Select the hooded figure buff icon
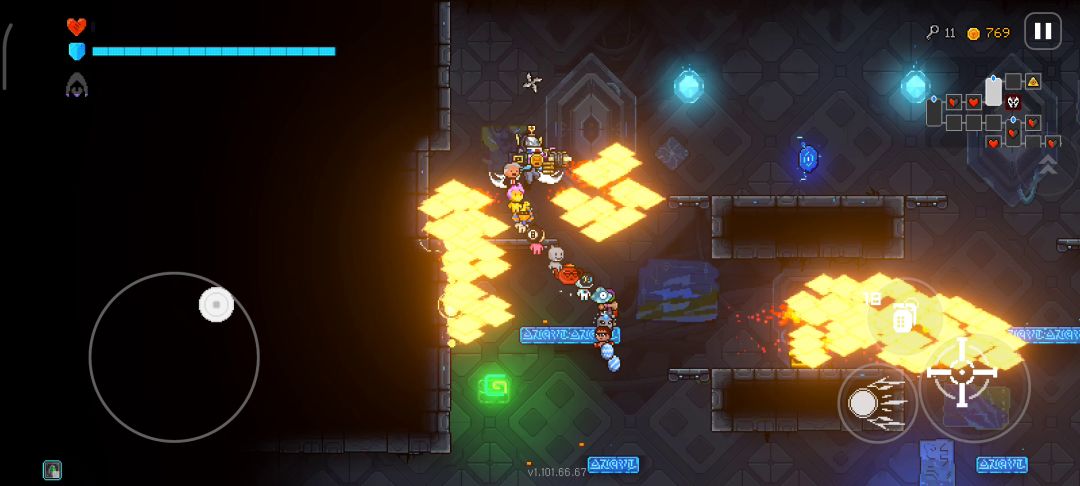The image size is (1080, 486). pos(77,87)
